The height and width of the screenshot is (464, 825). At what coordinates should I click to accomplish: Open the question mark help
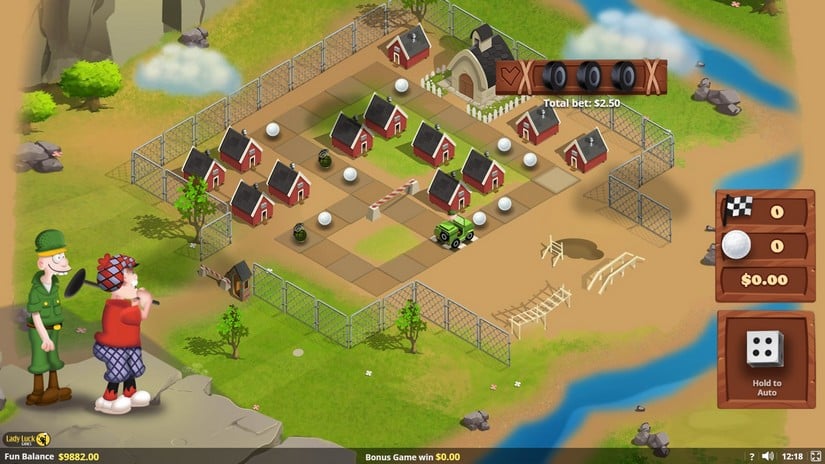751,456
